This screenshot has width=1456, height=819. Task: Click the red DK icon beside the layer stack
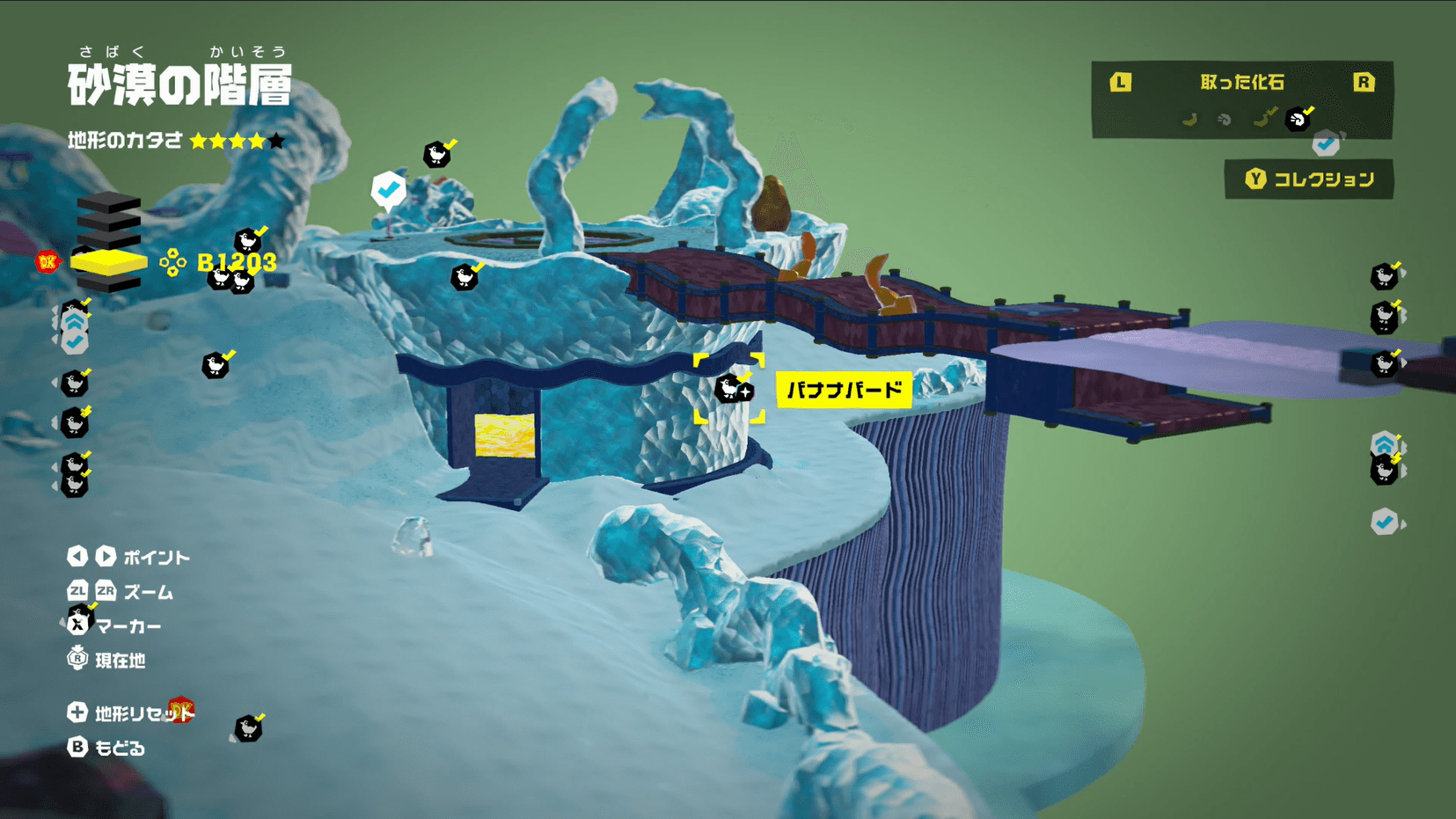[x=48, y=261]
